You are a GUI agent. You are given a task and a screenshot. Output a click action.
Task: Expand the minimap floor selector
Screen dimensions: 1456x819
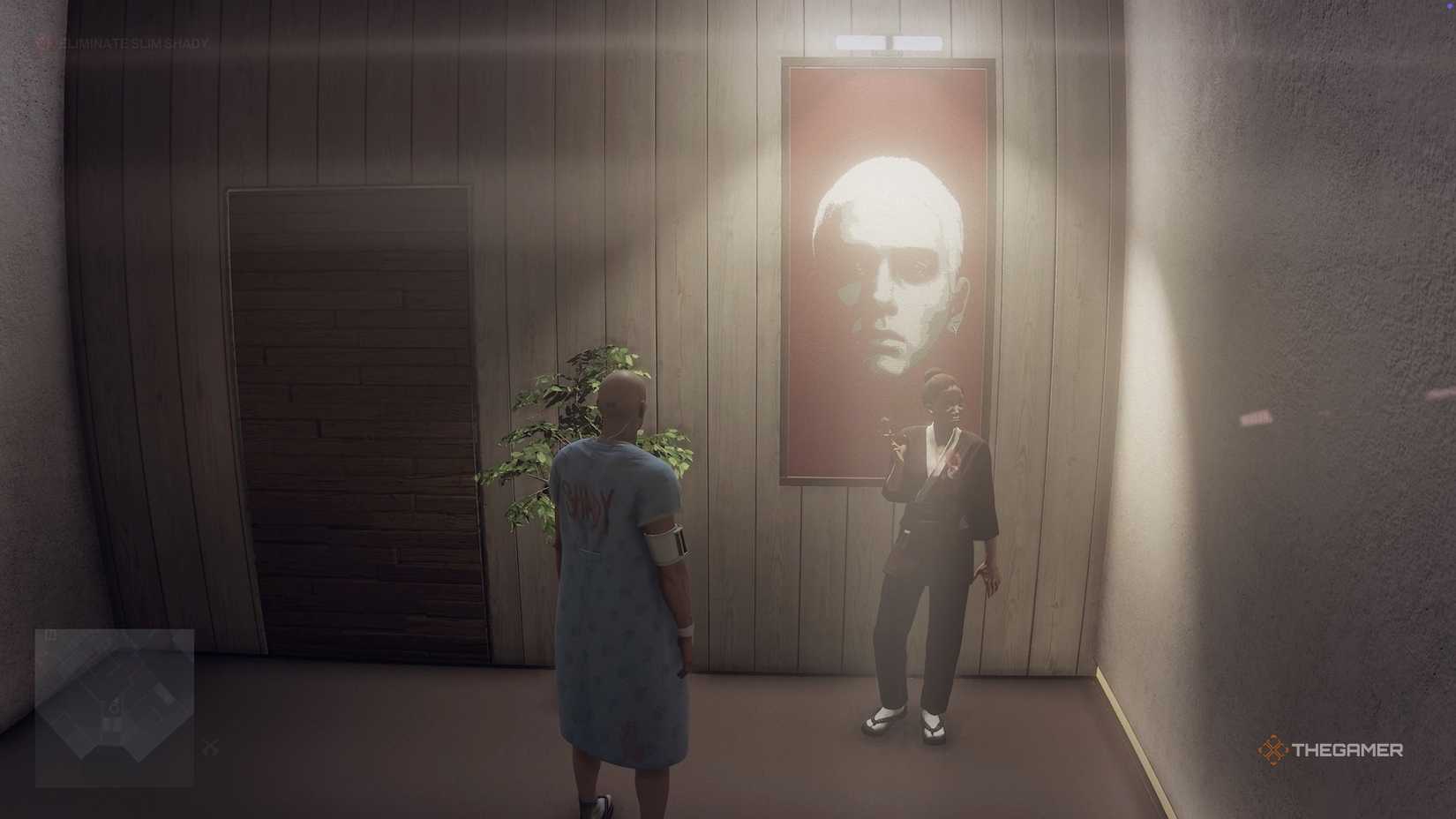(x=51, y=634)
